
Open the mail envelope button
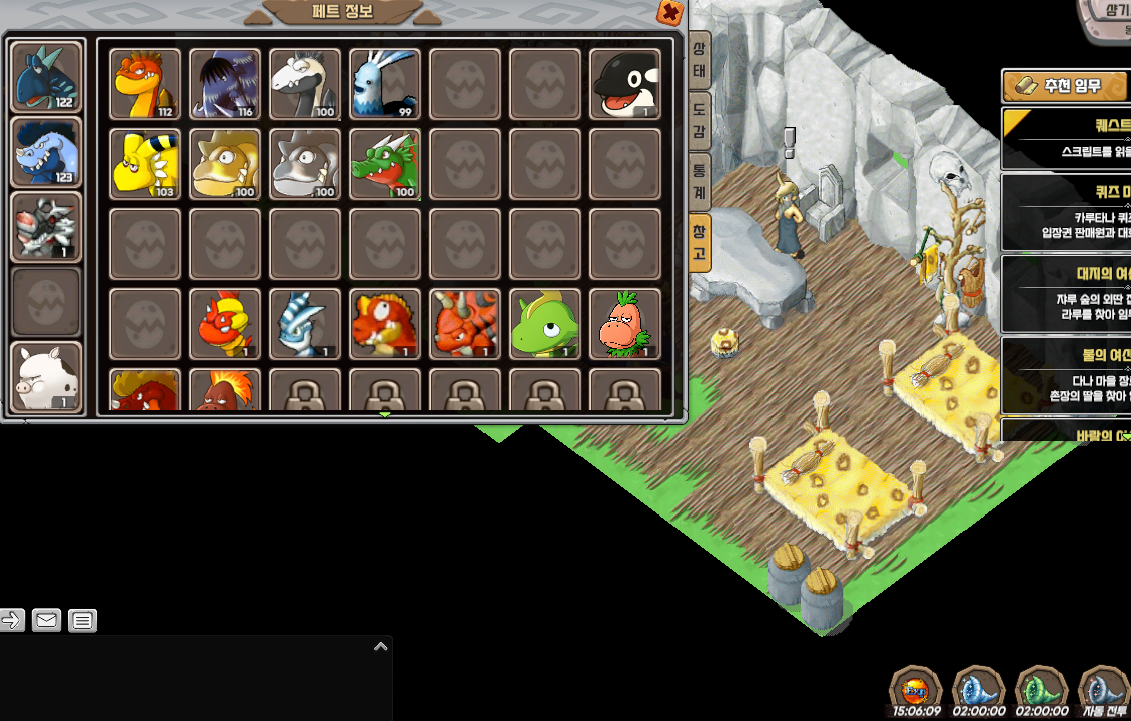[x=46, y=620]
